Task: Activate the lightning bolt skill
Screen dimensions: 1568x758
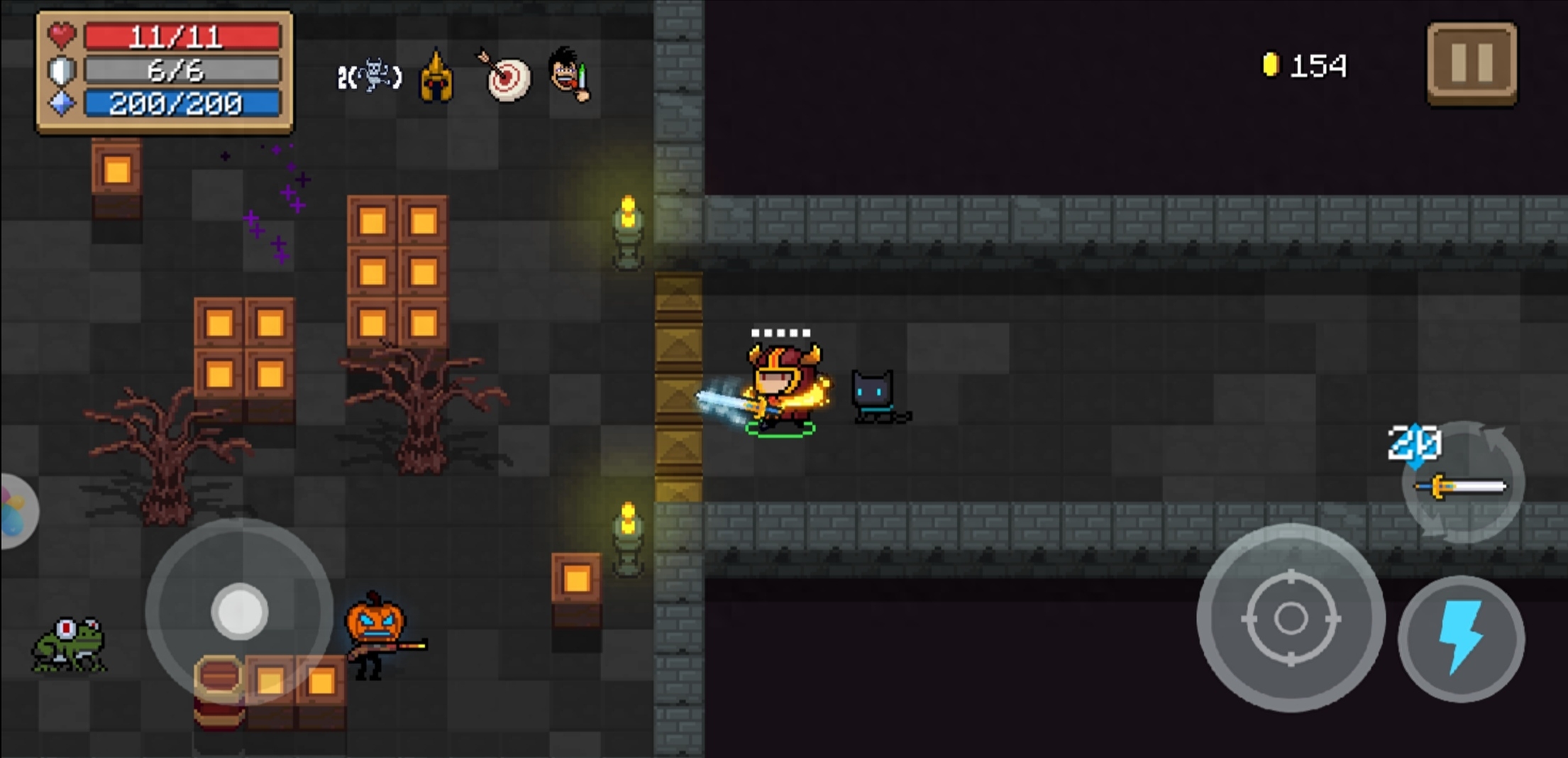Action: pyautogui.click(x=1461, y=637)
